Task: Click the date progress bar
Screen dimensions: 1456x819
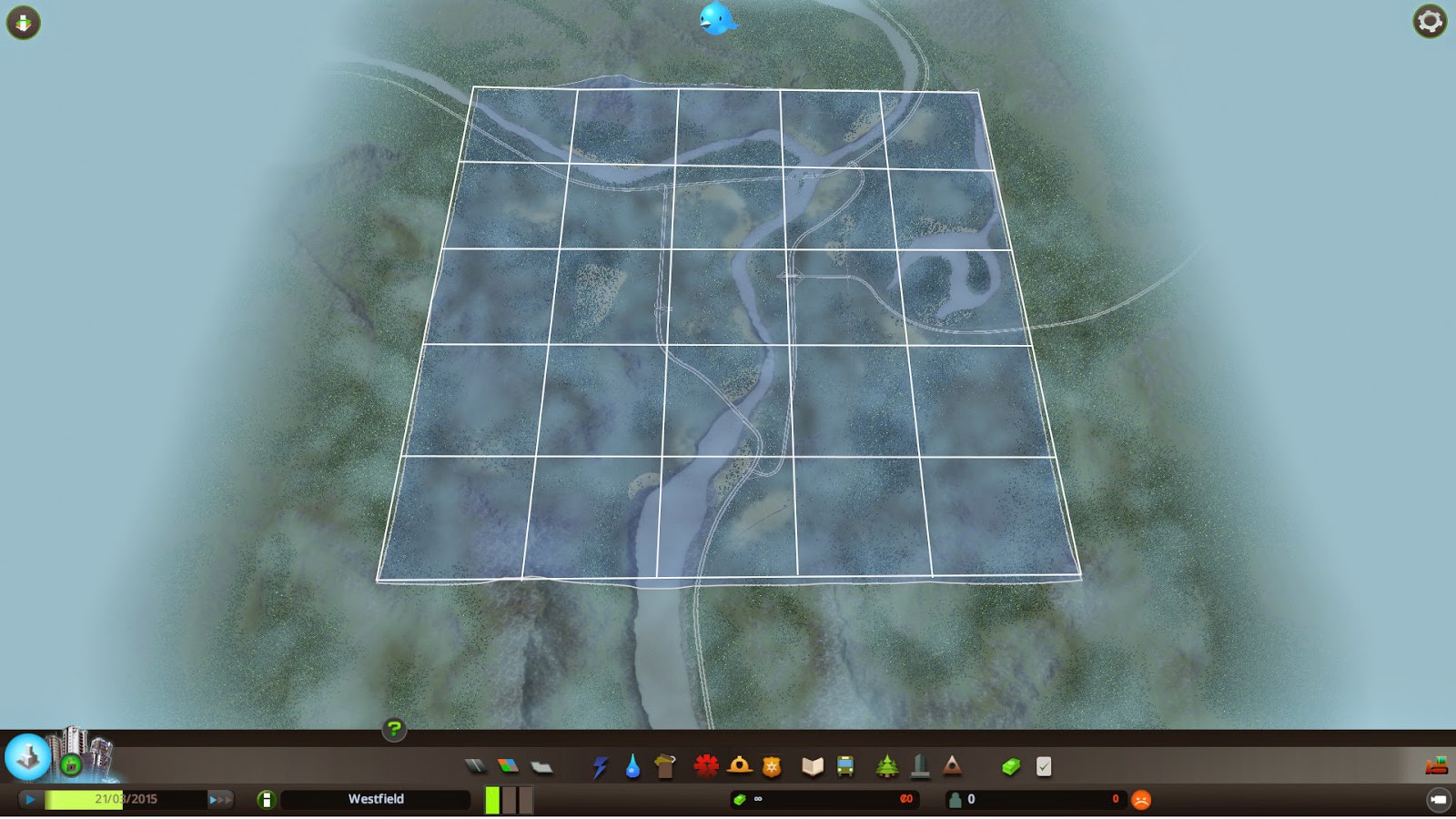Action: tap(127, 798)
